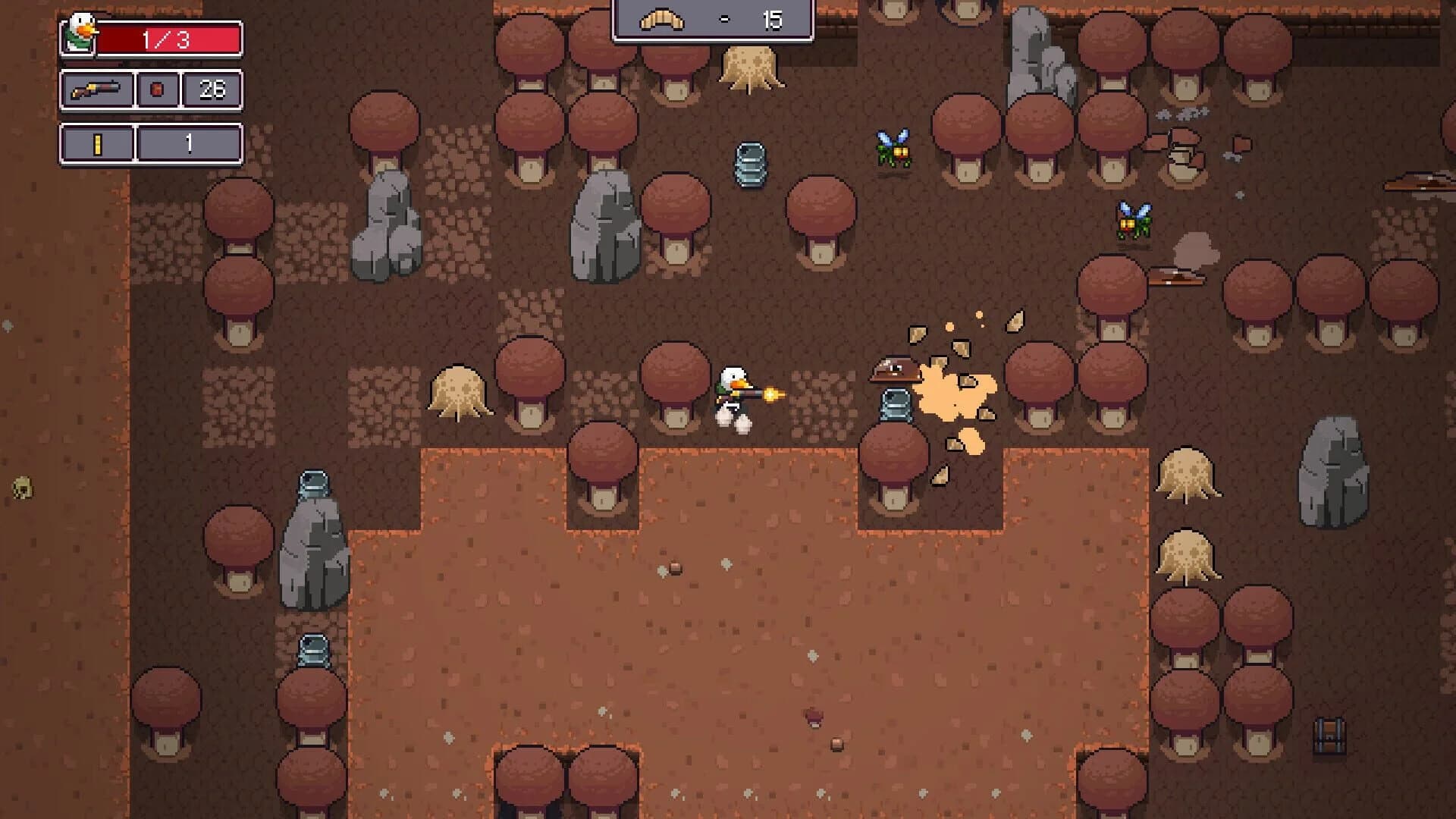Click the gold bullet item icon
Screen dimensions: 1456x819
99,143
